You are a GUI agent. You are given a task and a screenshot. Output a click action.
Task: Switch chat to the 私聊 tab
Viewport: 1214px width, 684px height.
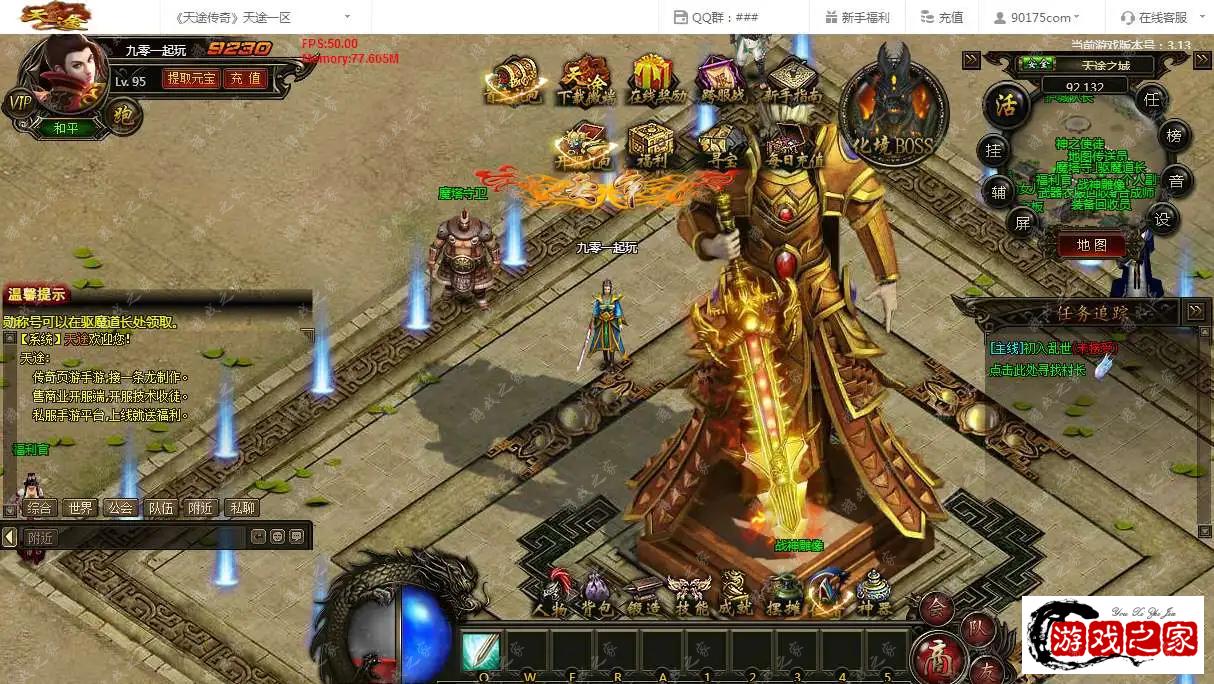242,508
